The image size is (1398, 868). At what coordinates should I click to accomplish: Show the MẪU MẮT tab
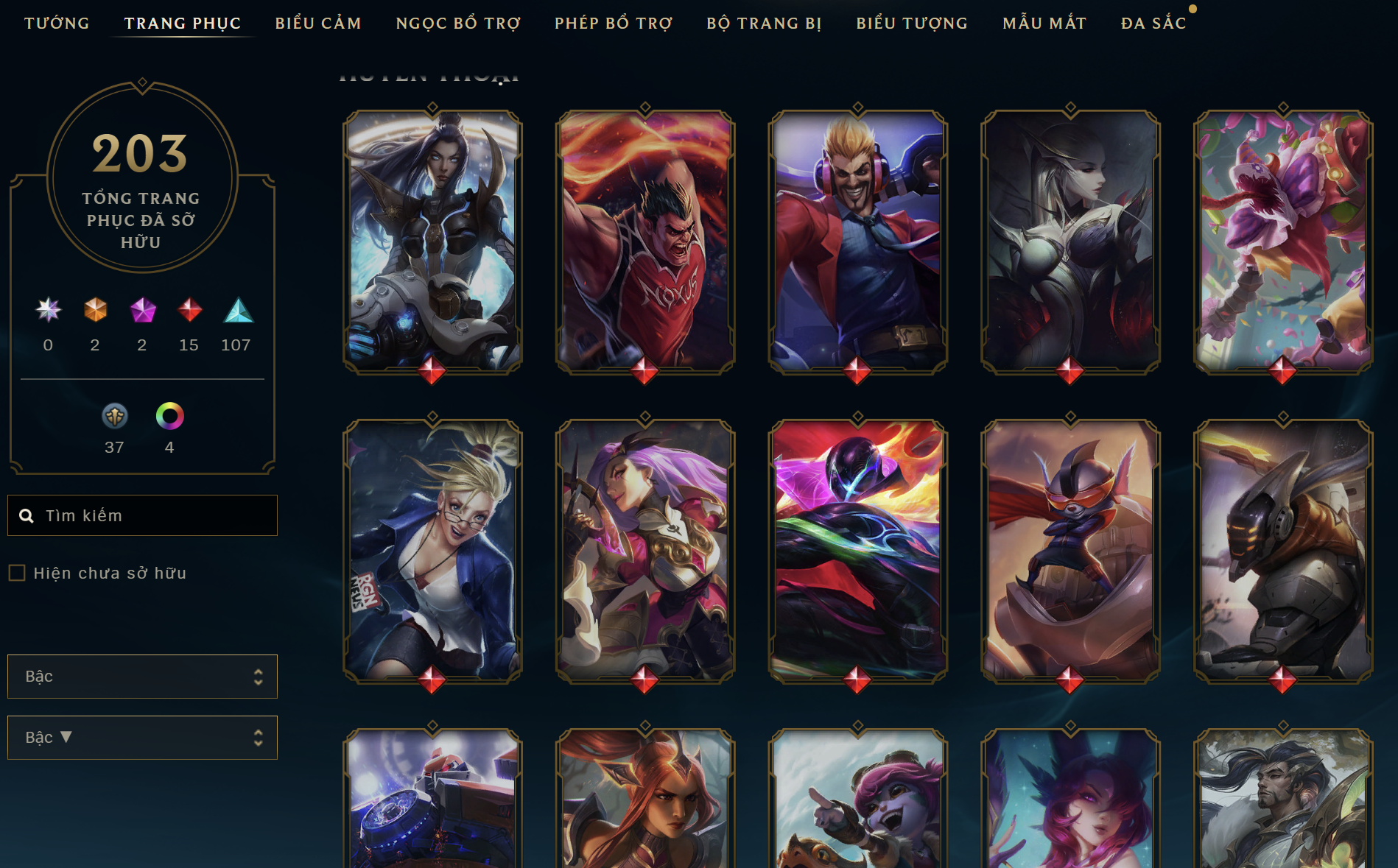(x=1044, y=24)
